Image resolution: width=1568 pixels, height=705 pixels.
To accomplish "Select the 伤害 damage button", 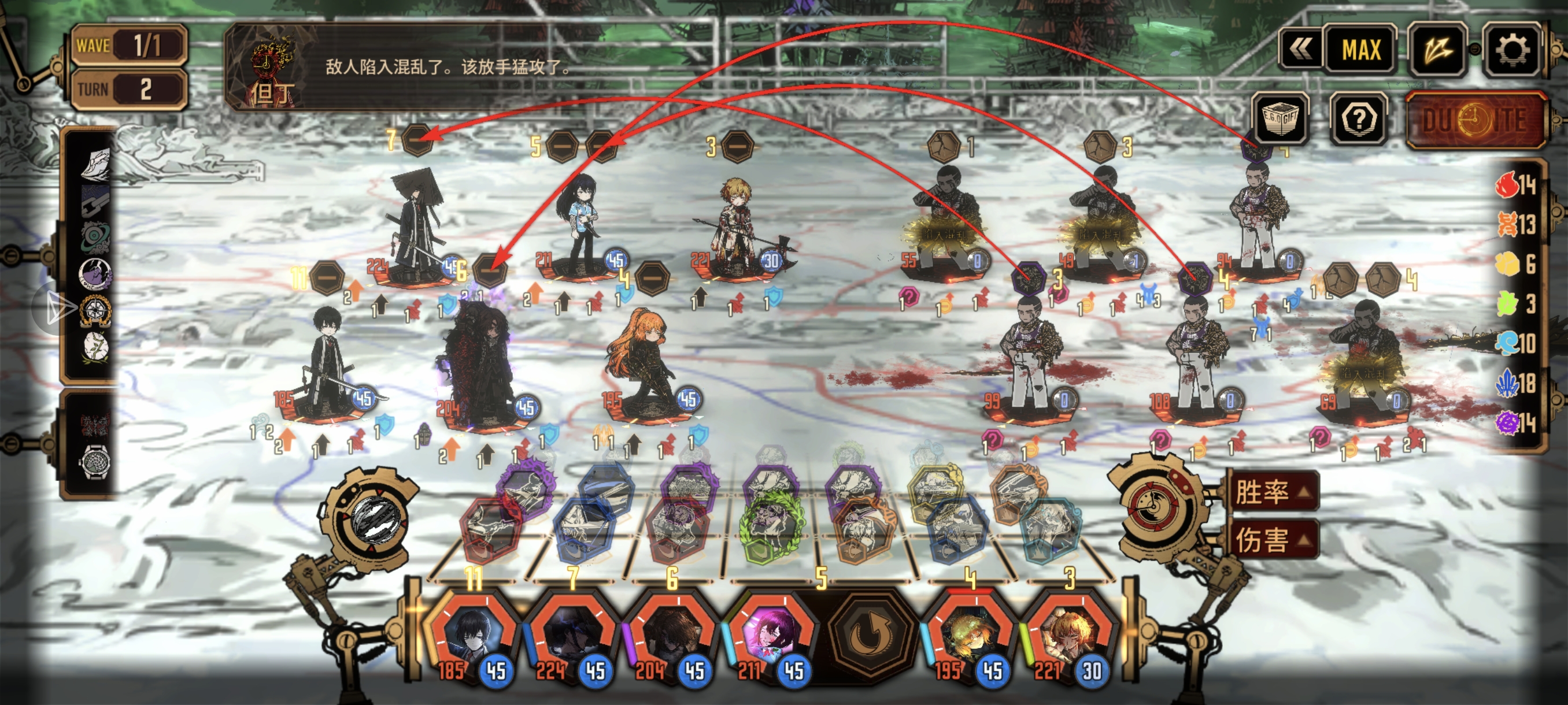I will (1271, 539).
